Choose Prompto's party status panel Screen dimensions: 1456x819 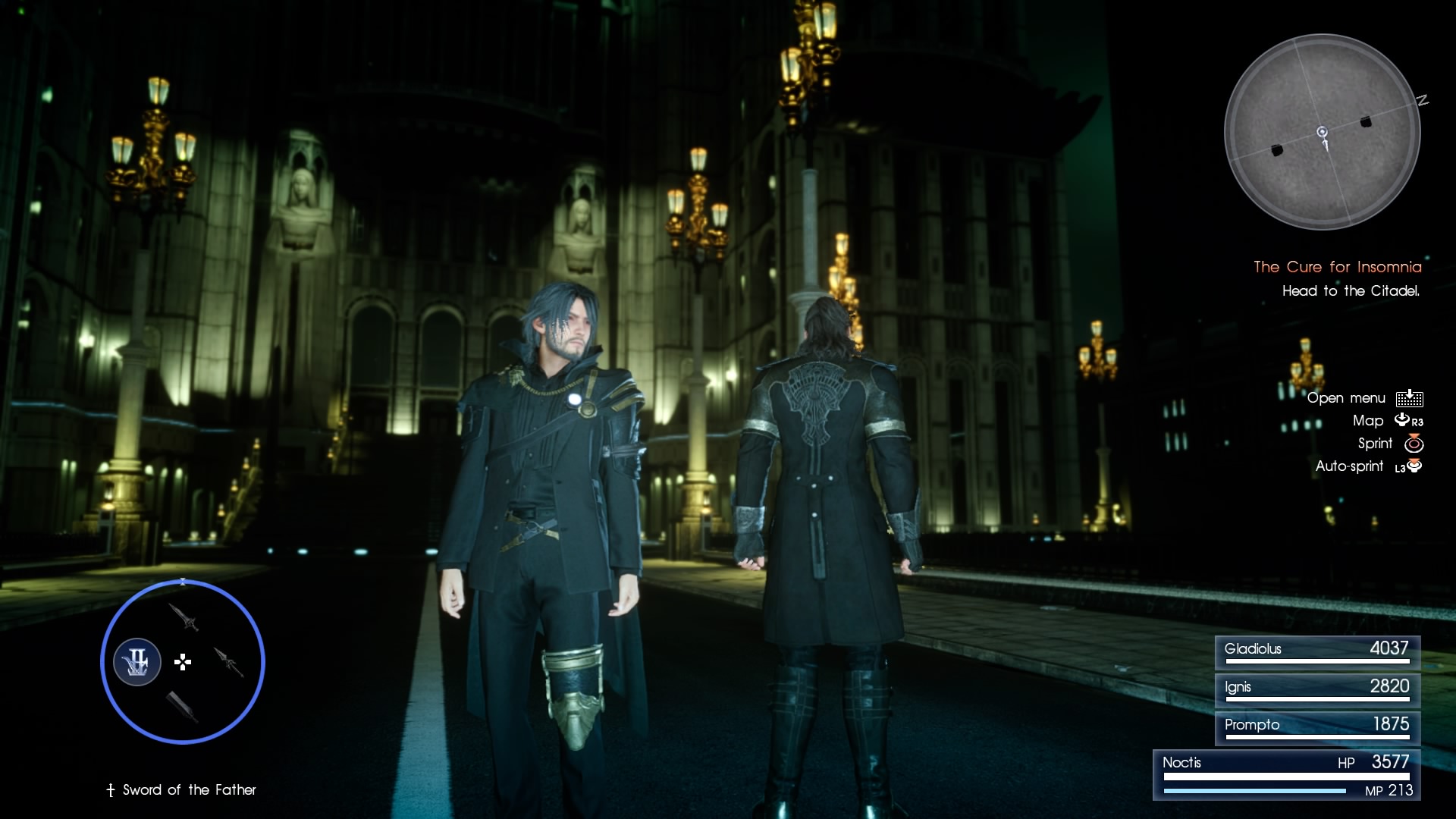(x=1316, y=727)
